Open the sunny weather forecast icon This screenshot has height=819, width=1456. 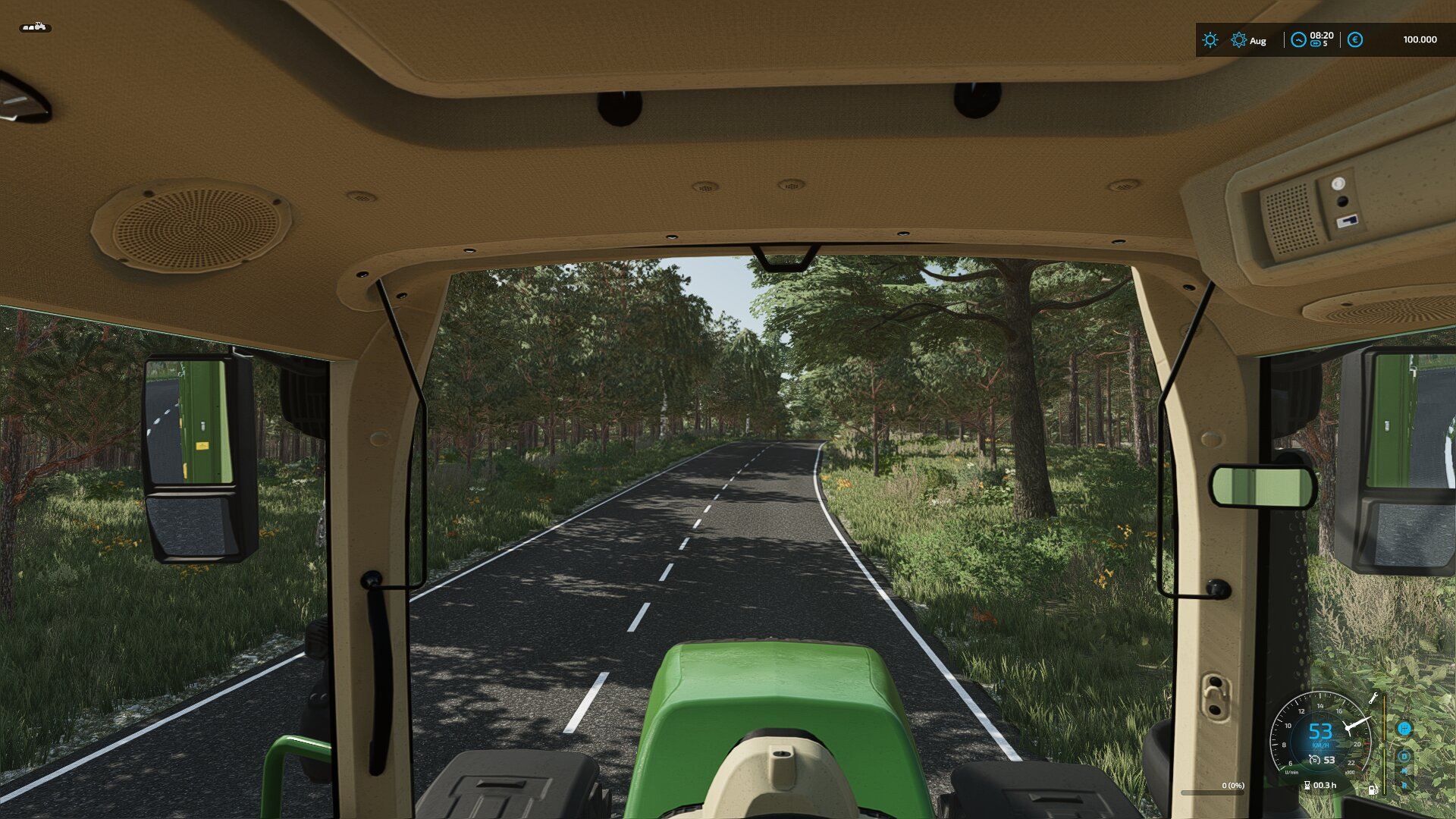pyautogui.click(x=1210, y=40)
